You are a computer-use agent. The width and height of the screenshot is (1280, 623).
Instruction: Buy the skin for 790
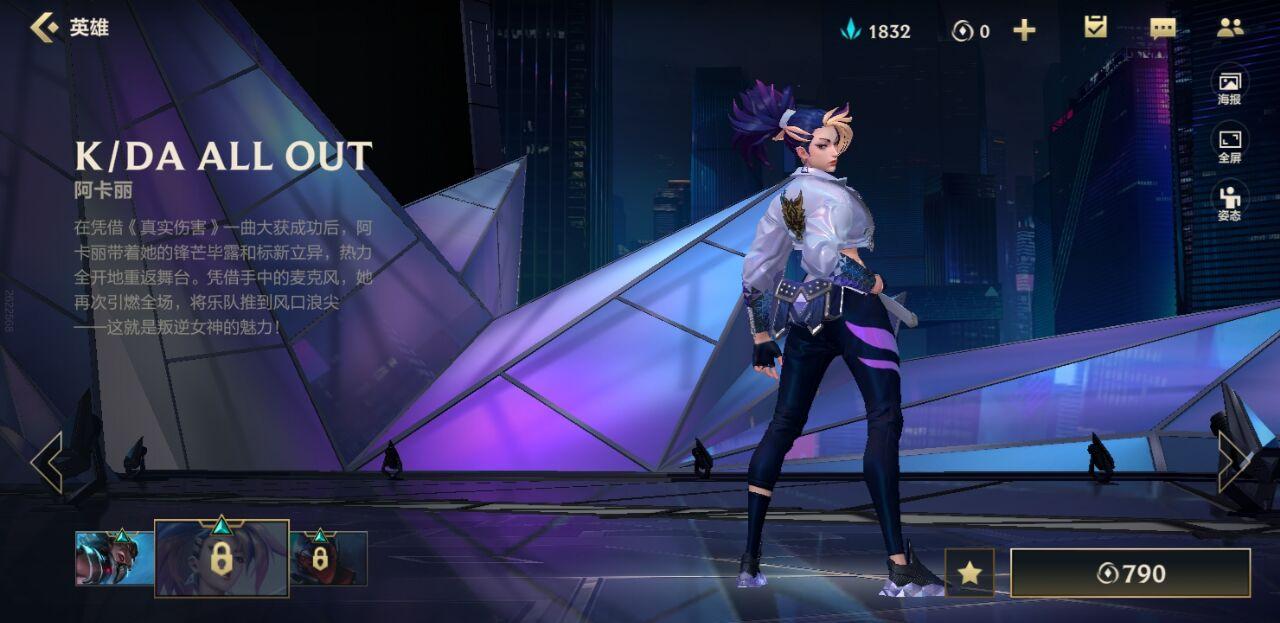click(x=1130, y=573)
